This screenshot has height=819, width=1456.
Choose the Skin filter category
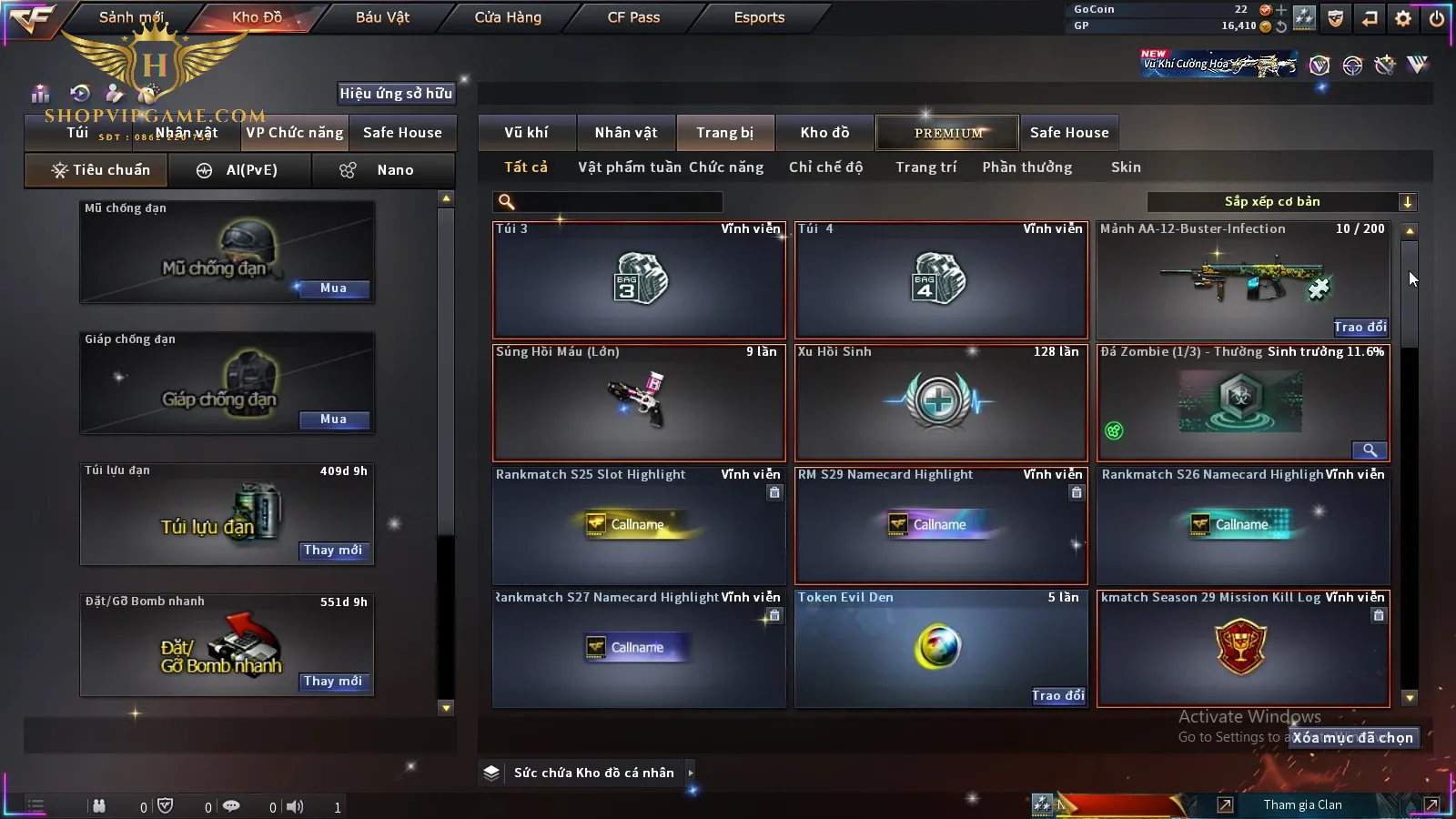pos(1126,167)
